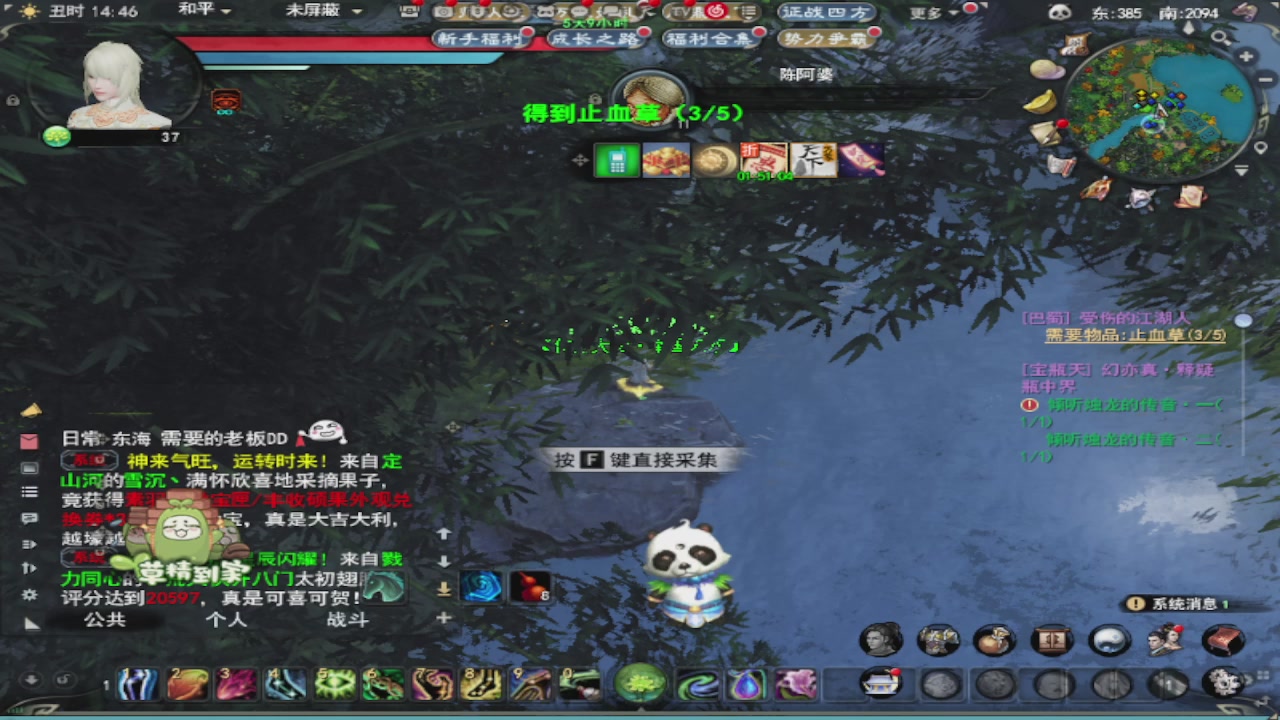Open the wardrobe cabinet icon
The image size is (1280, 720).
[x=1052, y=640]
